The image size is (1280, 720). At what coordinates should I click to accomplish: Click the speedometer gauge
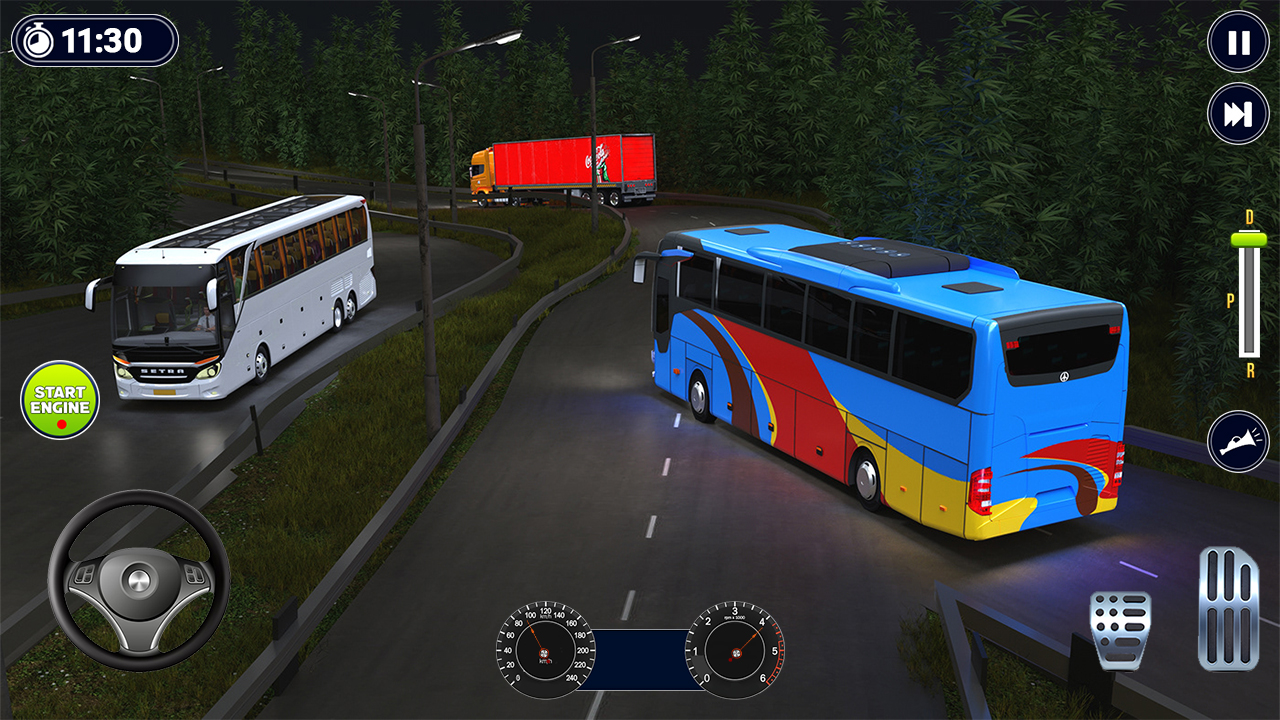coord(545,655)
